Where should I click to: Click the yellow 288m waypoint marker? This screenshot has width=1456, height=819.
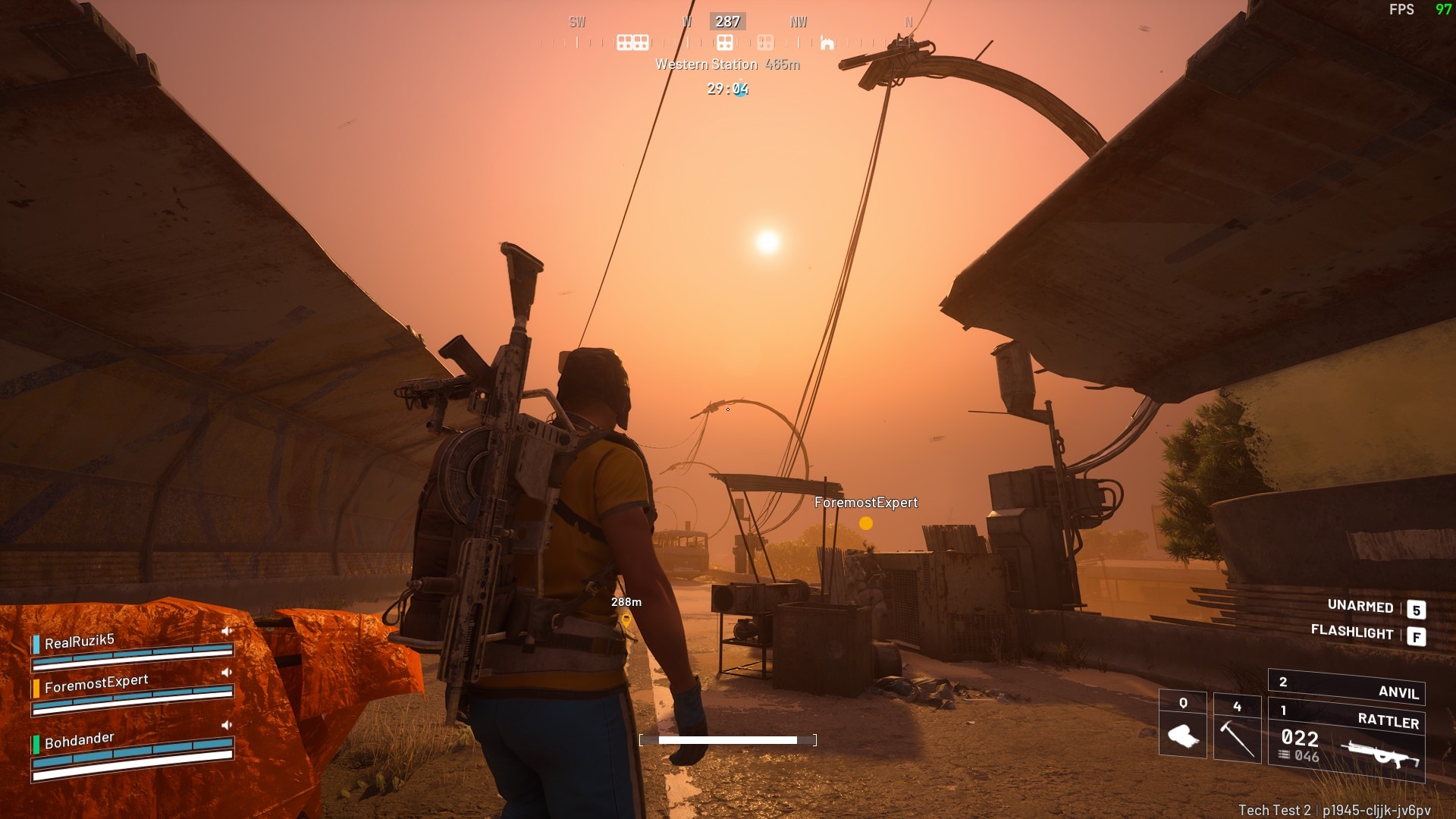[x=626, y=620]
